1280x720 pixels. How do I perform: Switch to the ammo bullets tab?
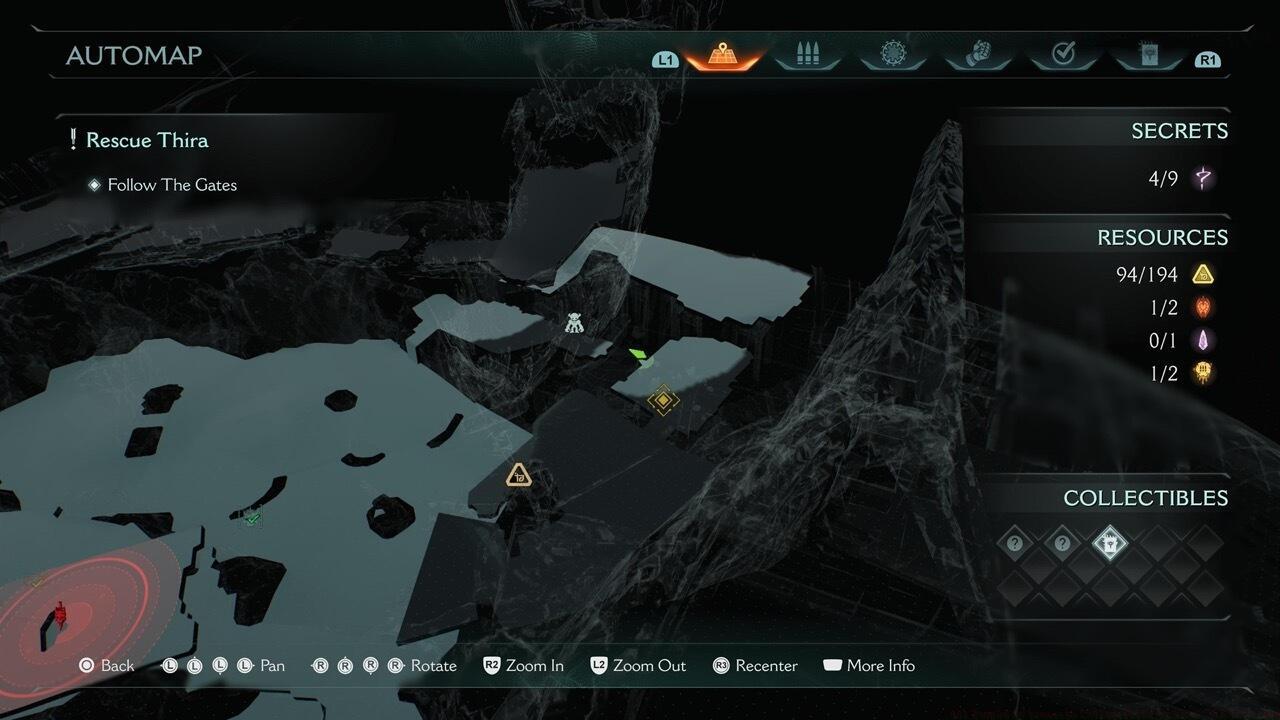[807, 56]
